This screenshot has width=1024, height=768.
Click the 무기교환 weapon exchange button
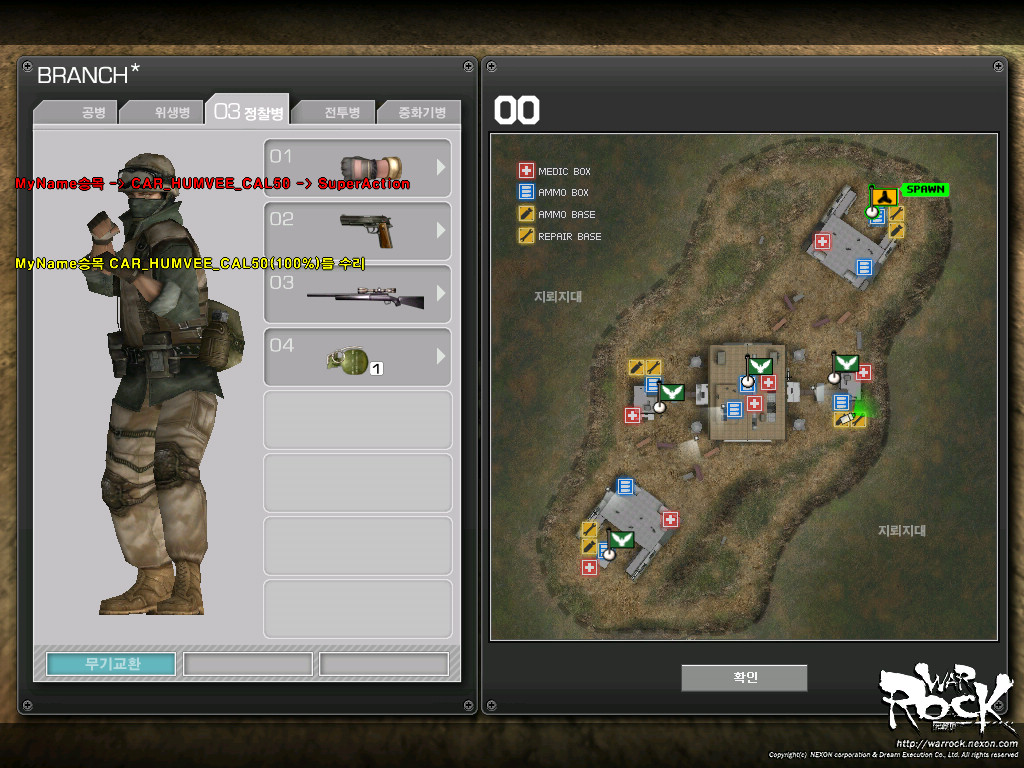tap(111, 664)
